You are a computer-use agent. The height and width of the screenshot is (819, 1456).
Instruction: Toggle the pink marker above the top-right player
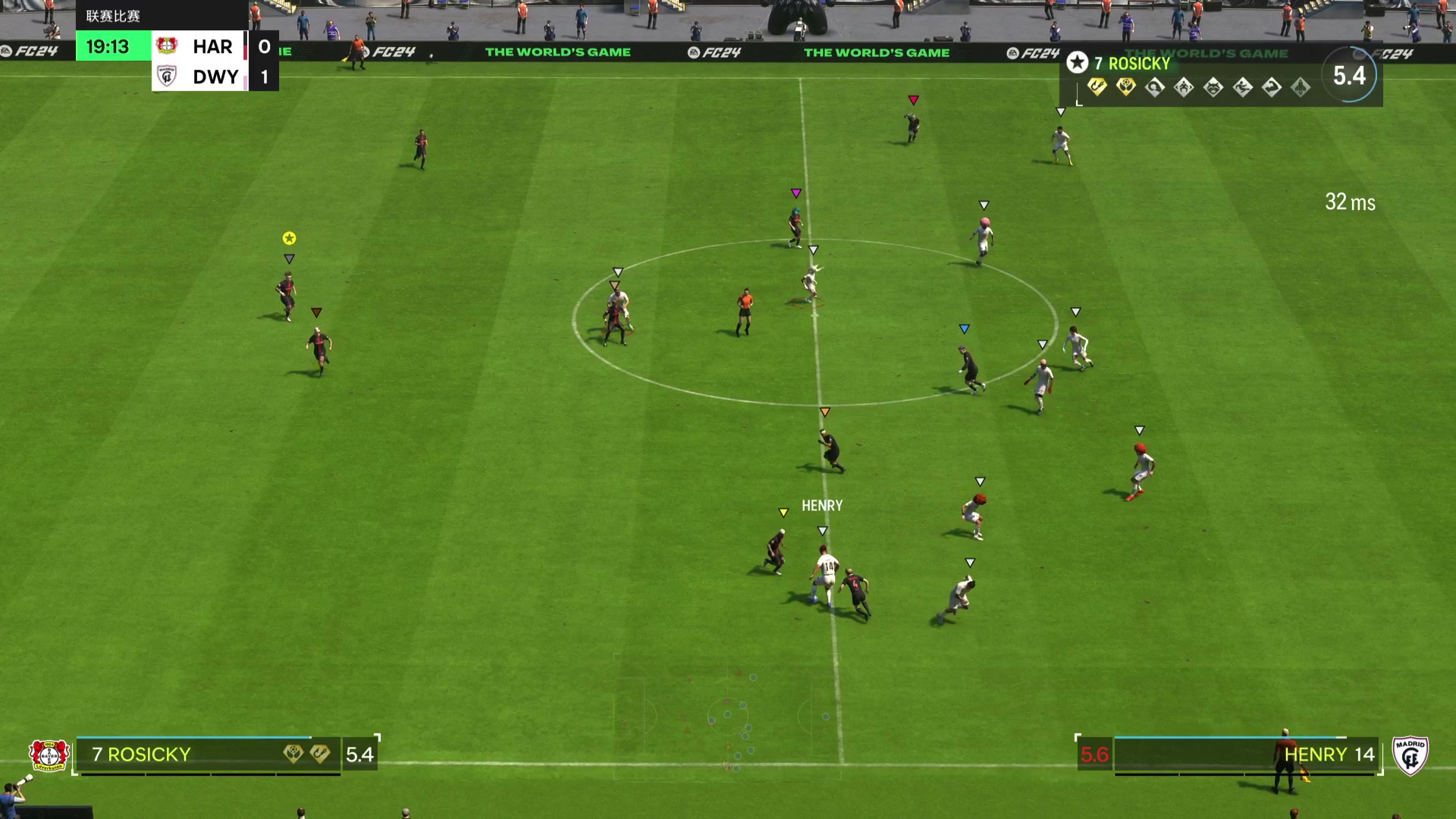pos(914,99)
